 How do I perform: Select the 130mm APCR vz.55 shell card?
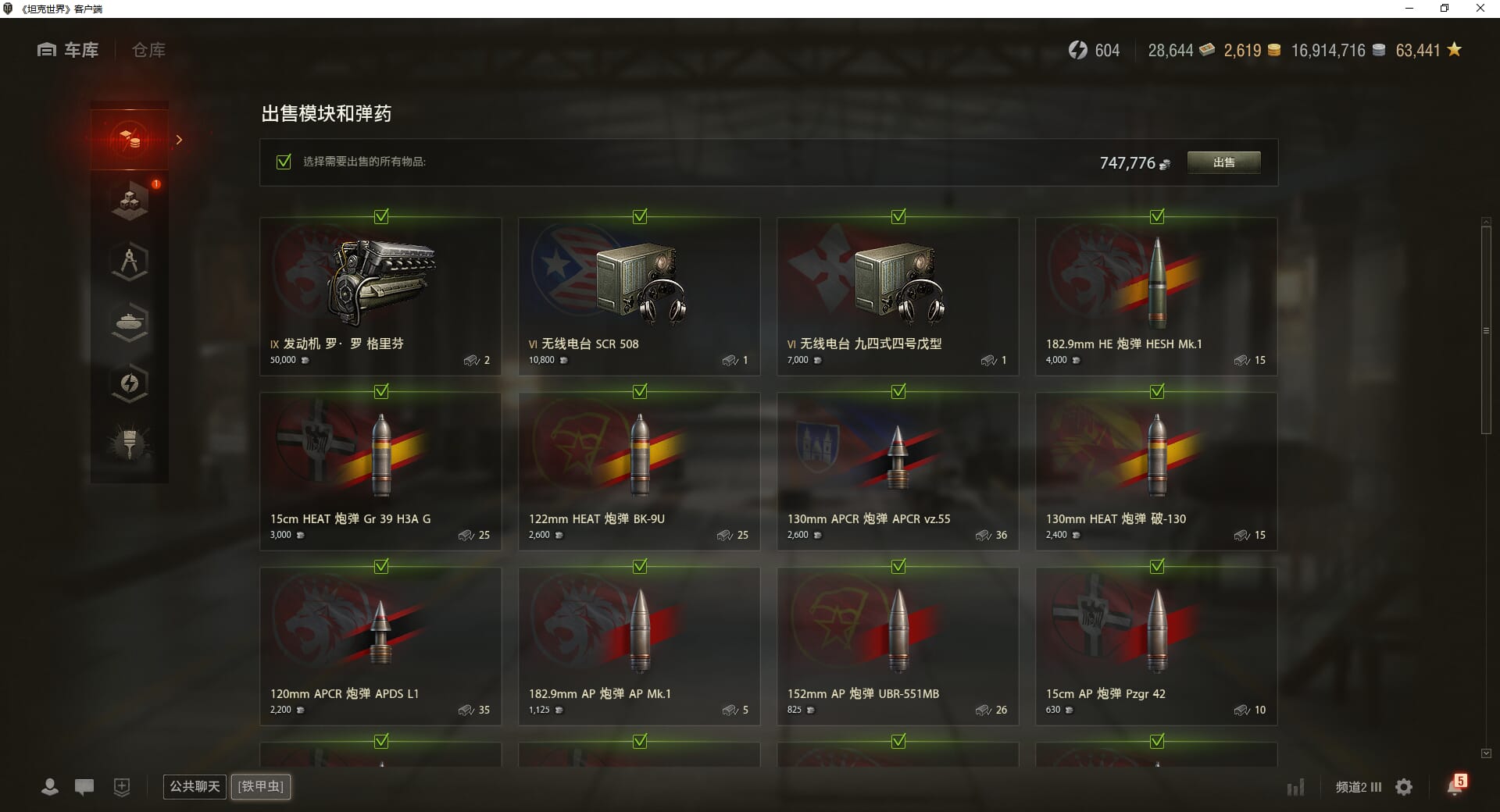tap(898, 471)
